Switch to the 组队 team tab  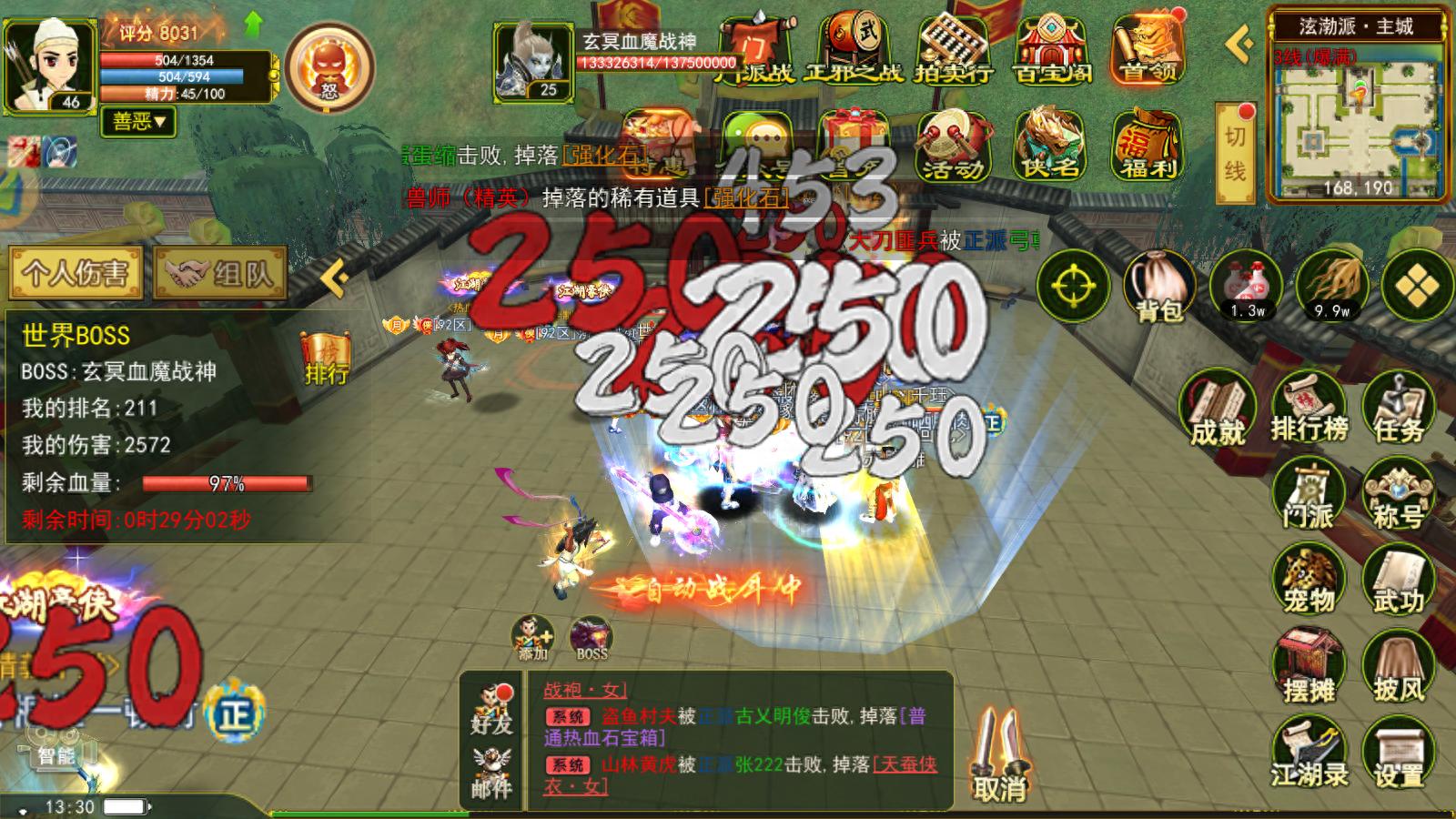tap(220, 273)
